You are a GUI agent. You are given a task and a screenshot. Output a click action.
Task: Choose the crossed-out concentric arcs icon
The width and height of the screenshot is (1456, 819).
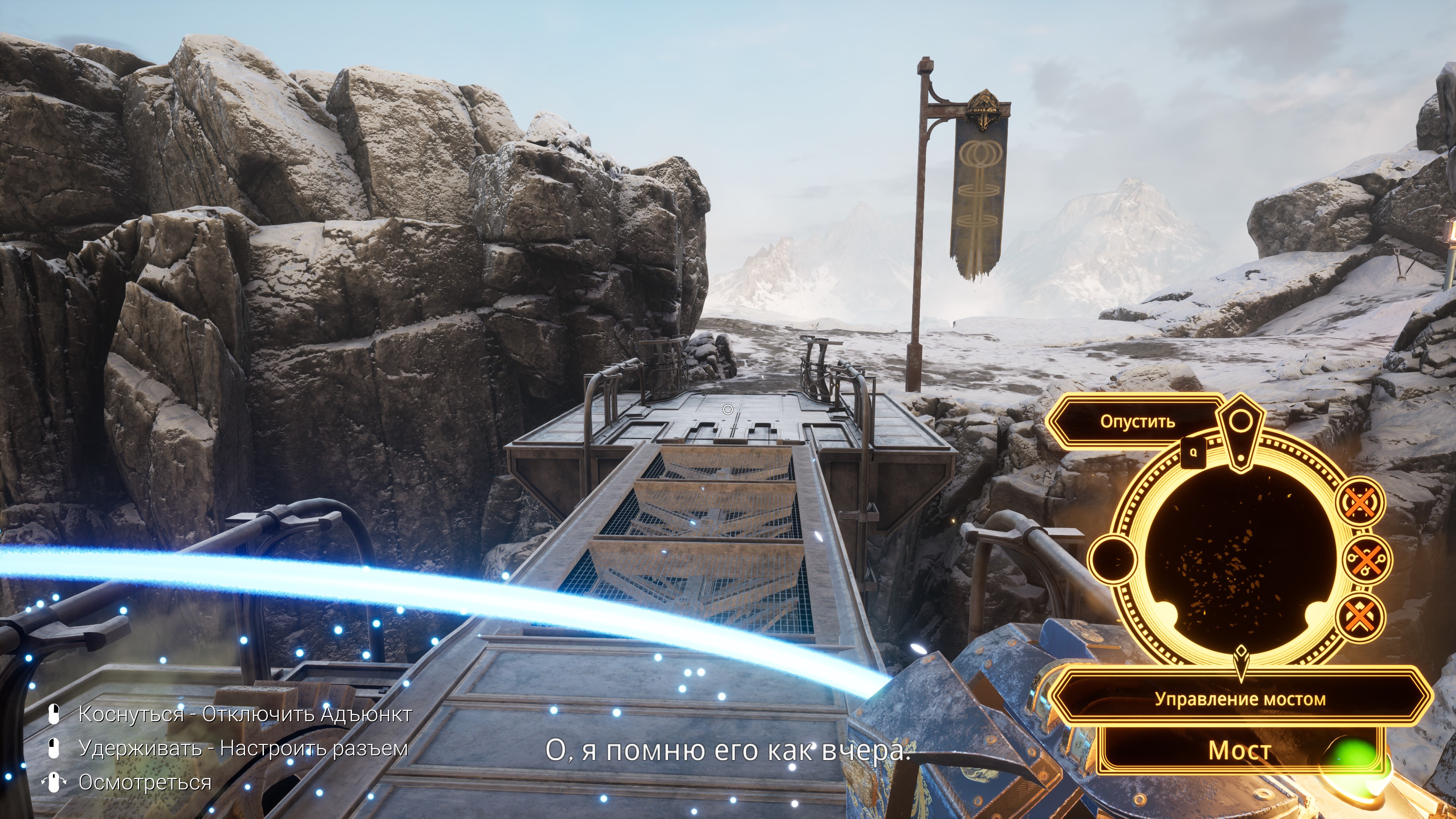(1360, 502)
